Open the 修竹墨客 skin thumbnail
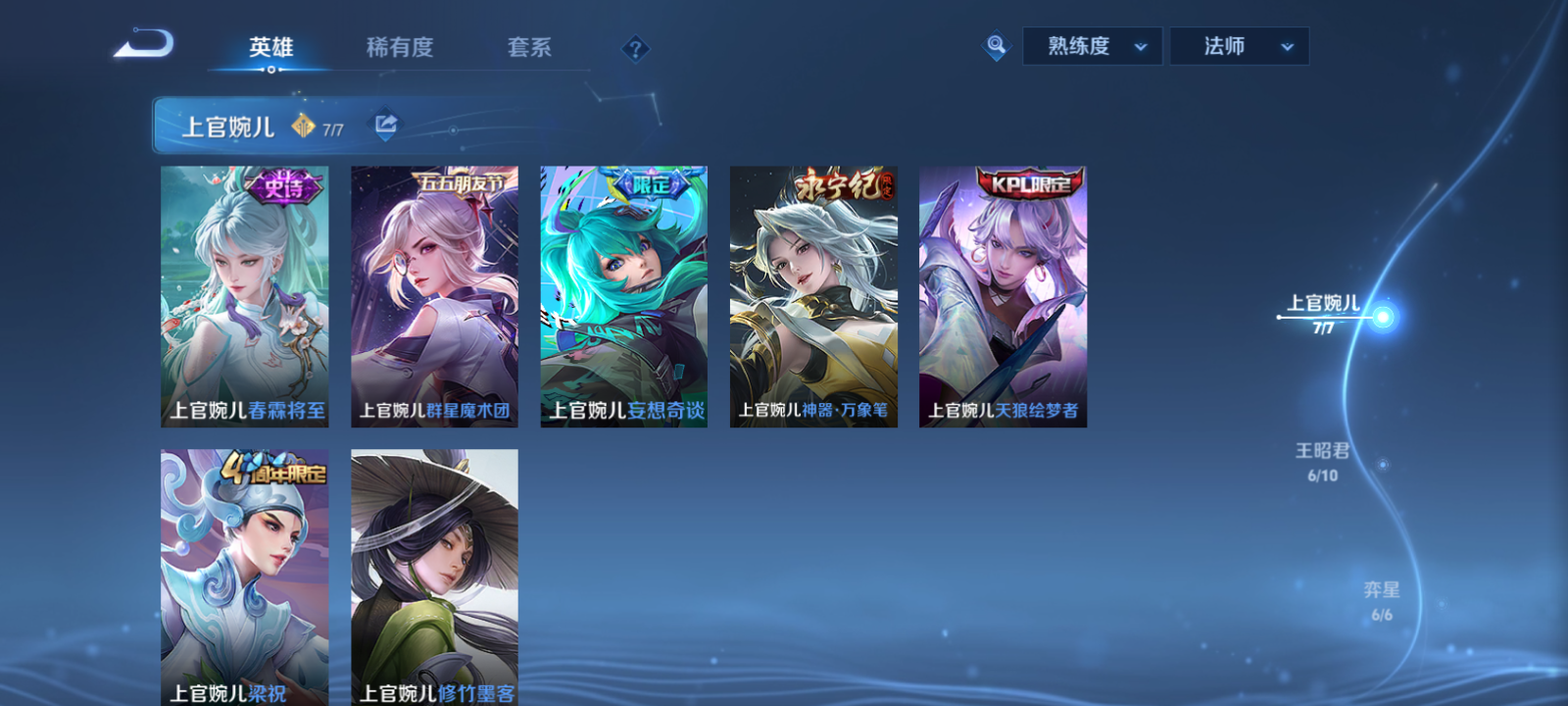Screen dimensions: 1568x706 tap(434, 574)
